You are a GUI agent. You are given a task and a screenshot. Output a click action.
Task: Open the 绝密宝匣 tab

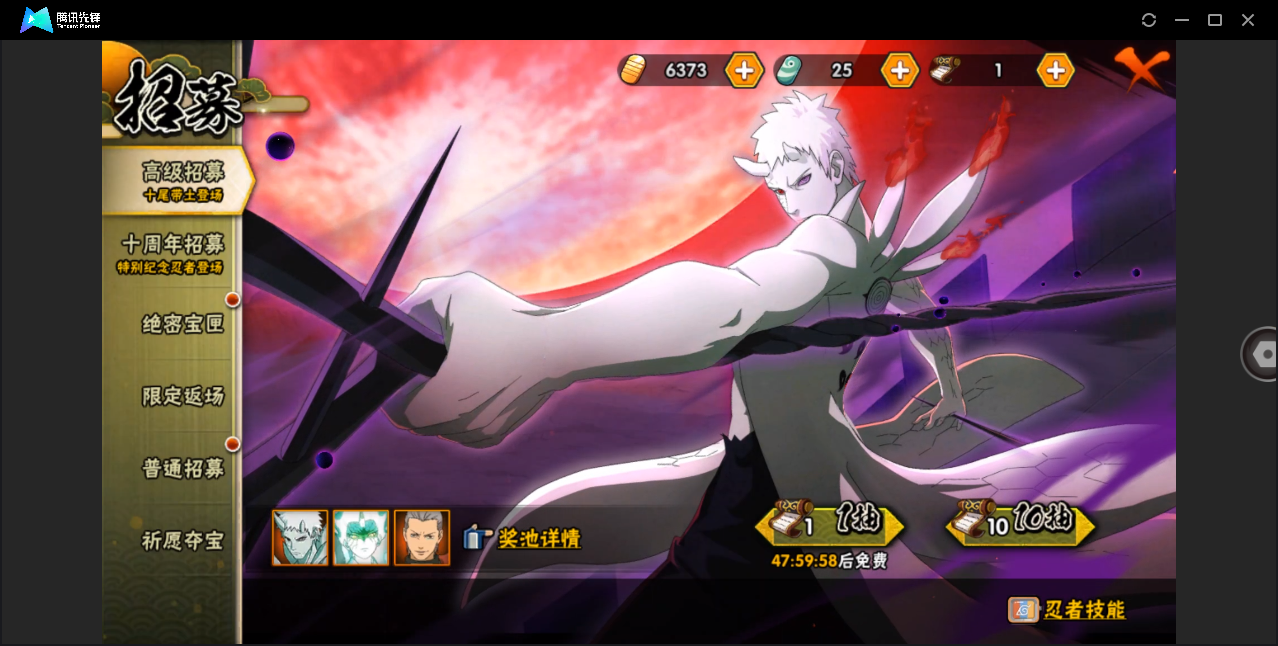(182, 324)
